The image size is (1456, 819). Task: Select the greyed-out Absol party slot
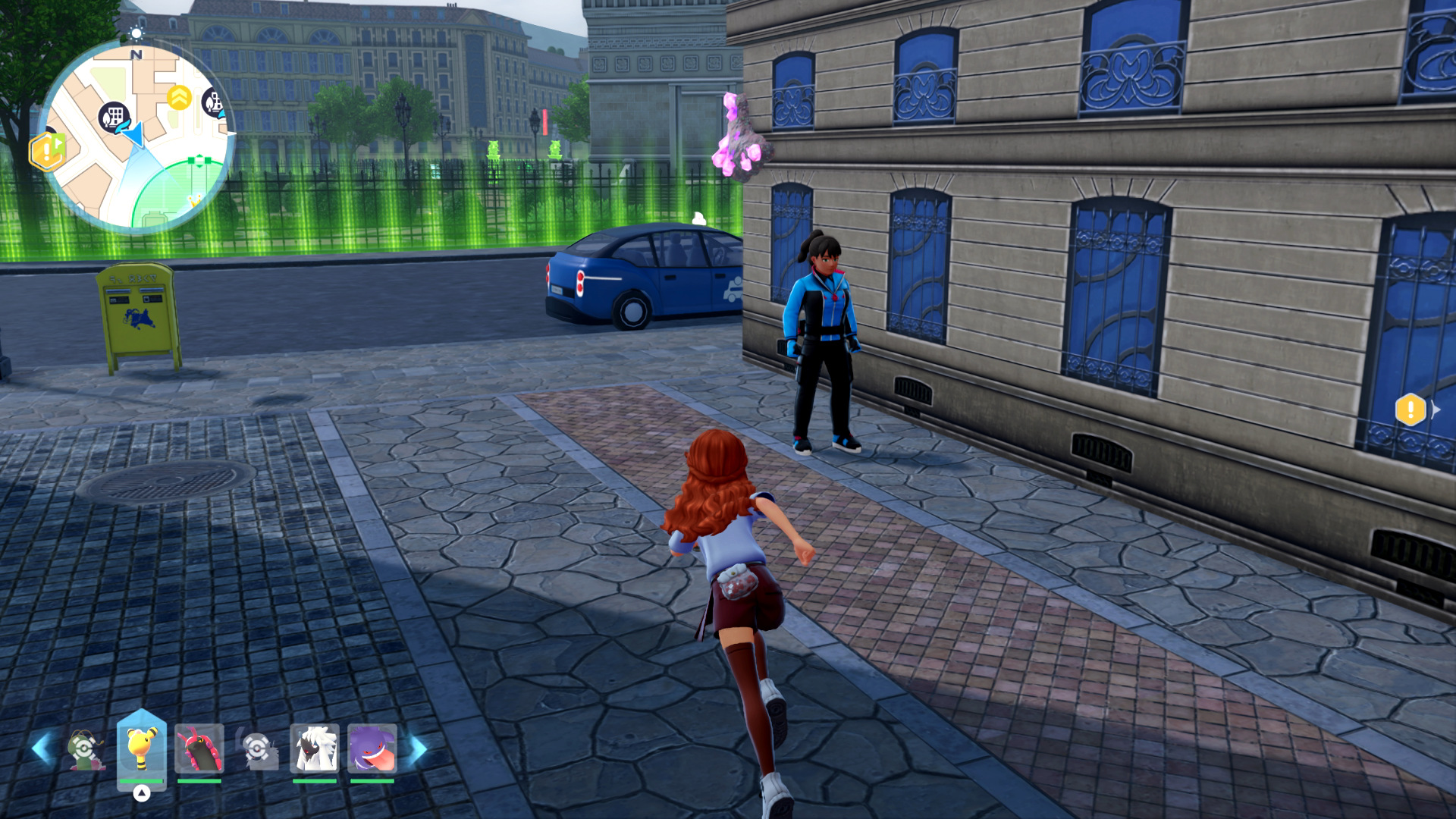(x=258, y=749)
